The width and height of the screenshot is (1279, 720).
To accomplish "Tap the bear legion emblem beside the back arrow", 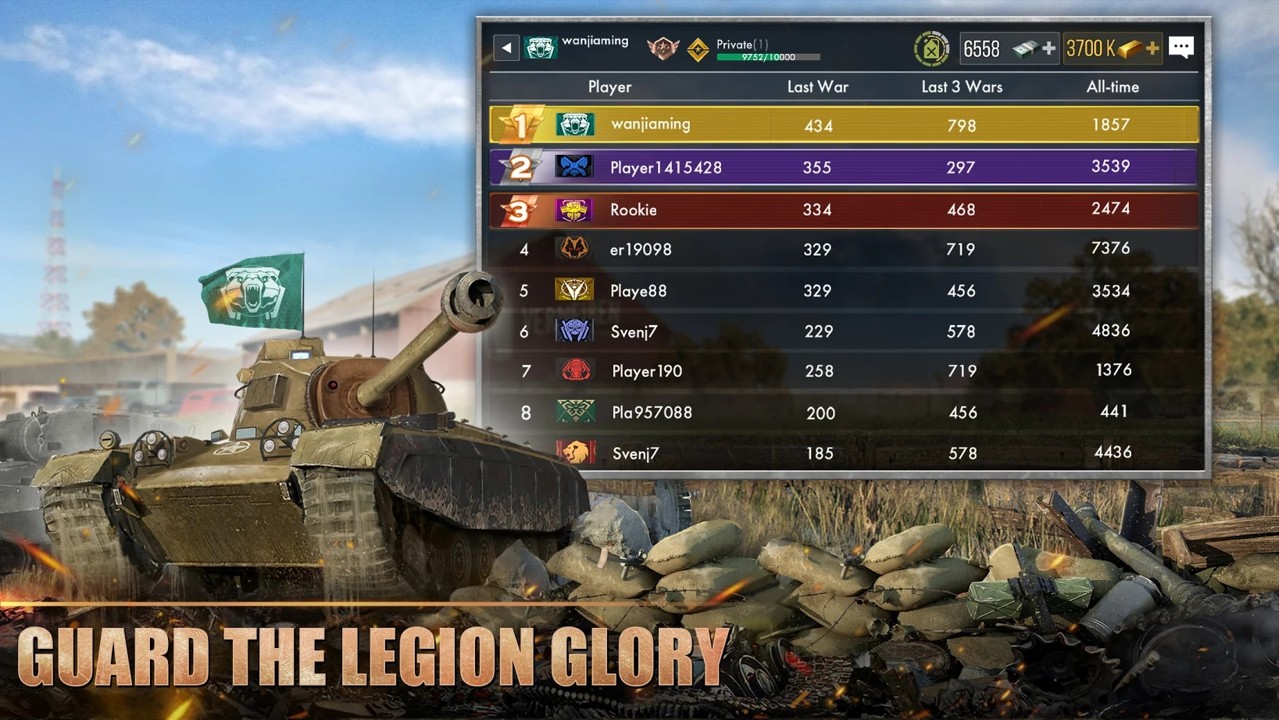I will (x=540, y=48).
